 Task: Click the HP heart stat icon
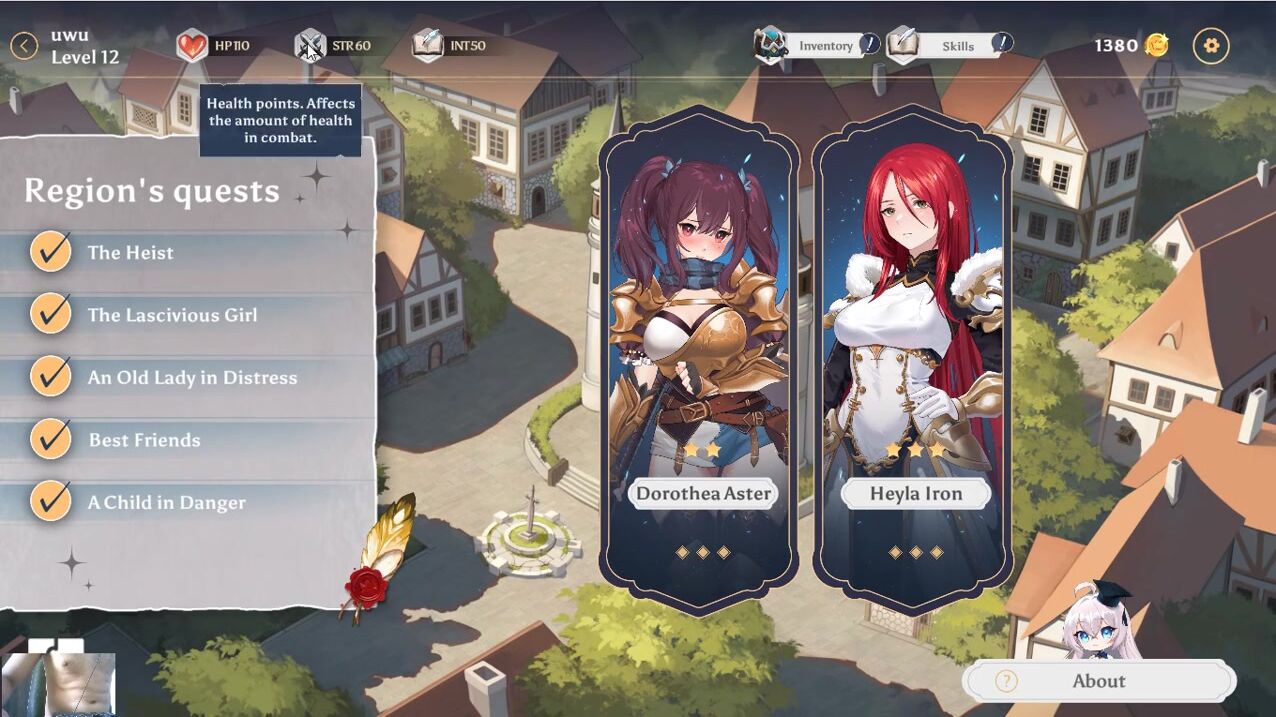coord(192,45)
